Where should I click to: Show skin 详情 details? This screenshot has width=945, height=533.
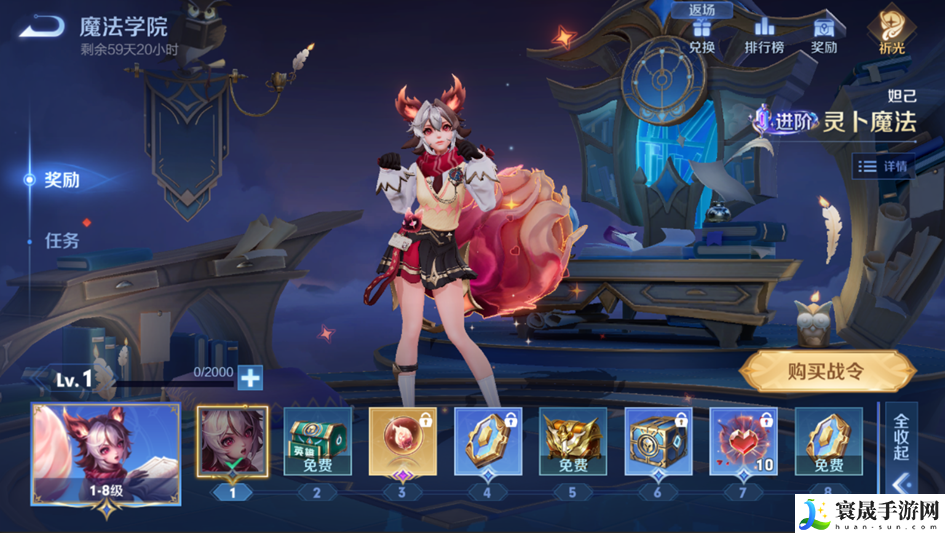[884, 166]
